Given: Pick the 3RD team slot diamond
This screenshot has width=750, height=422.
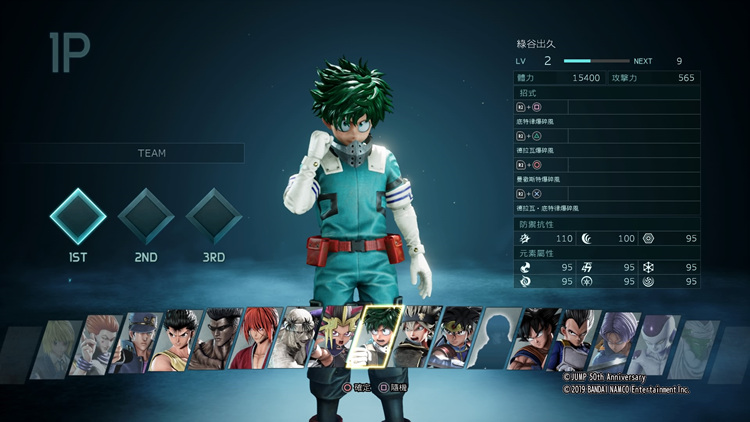Looking at the screenshot, I should pyautogui.click(x=214, y=216).
